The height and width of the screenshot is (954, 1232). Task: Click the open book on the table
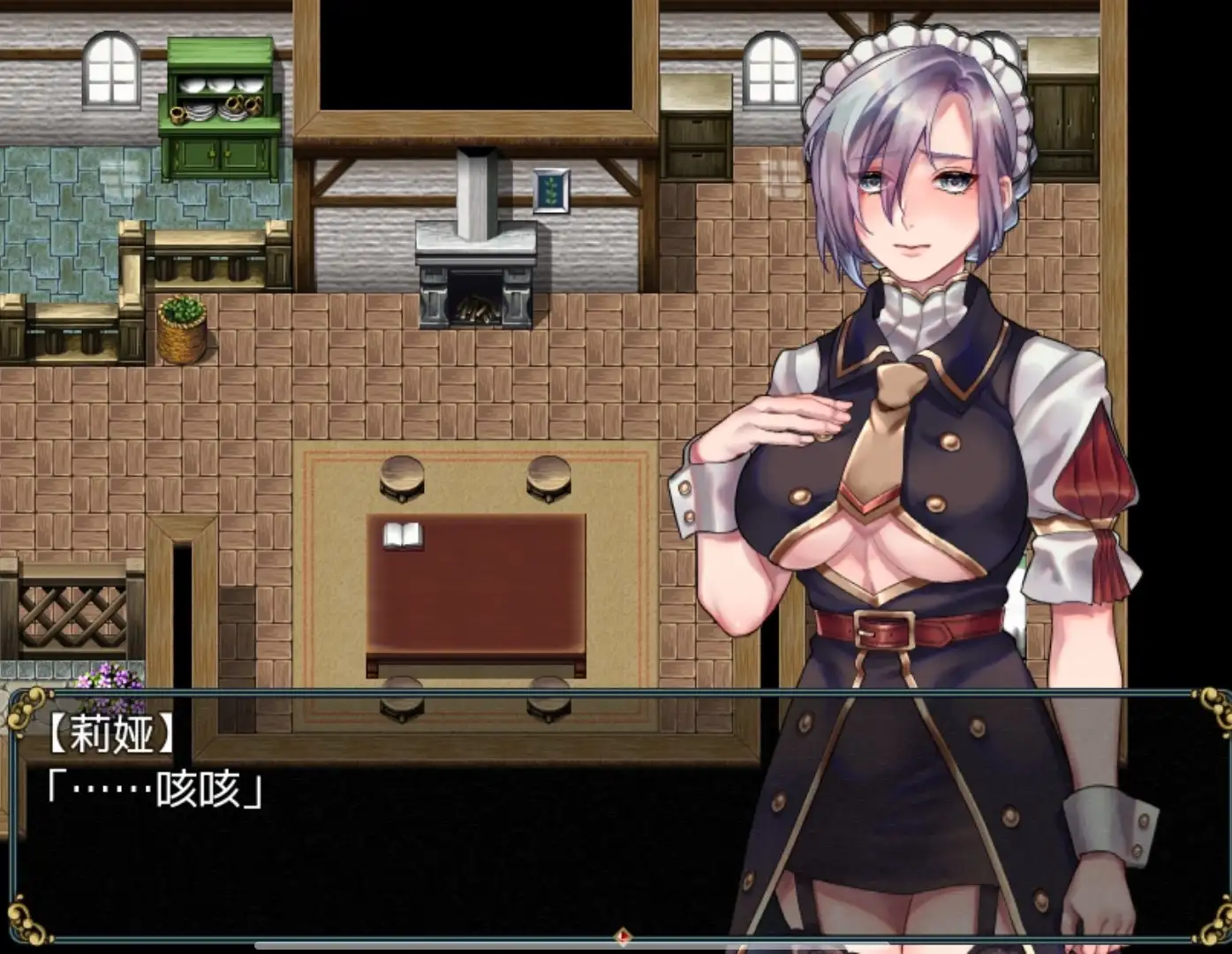[403, 535]
